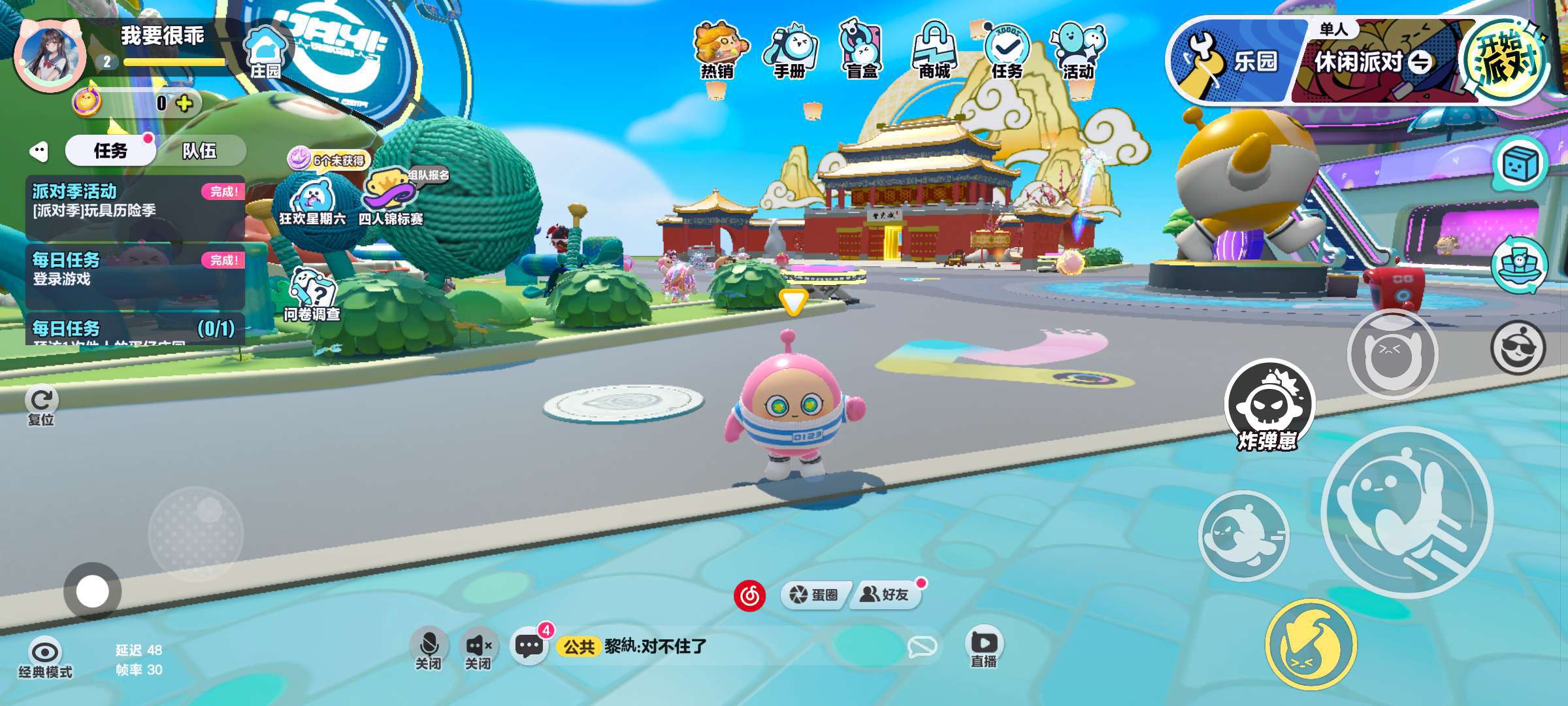Toggle 经典模式 classic view mode

click(45, 657)
